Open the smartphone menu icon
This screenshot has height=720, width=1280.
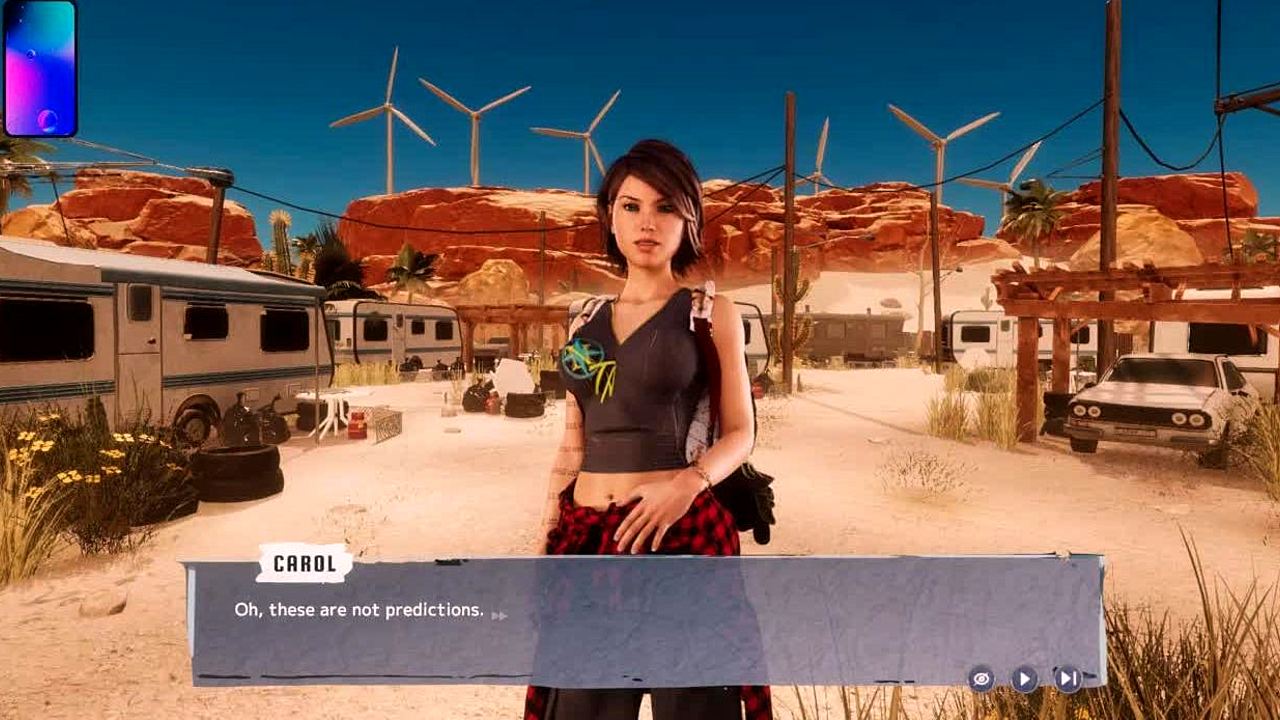(40, 68)
